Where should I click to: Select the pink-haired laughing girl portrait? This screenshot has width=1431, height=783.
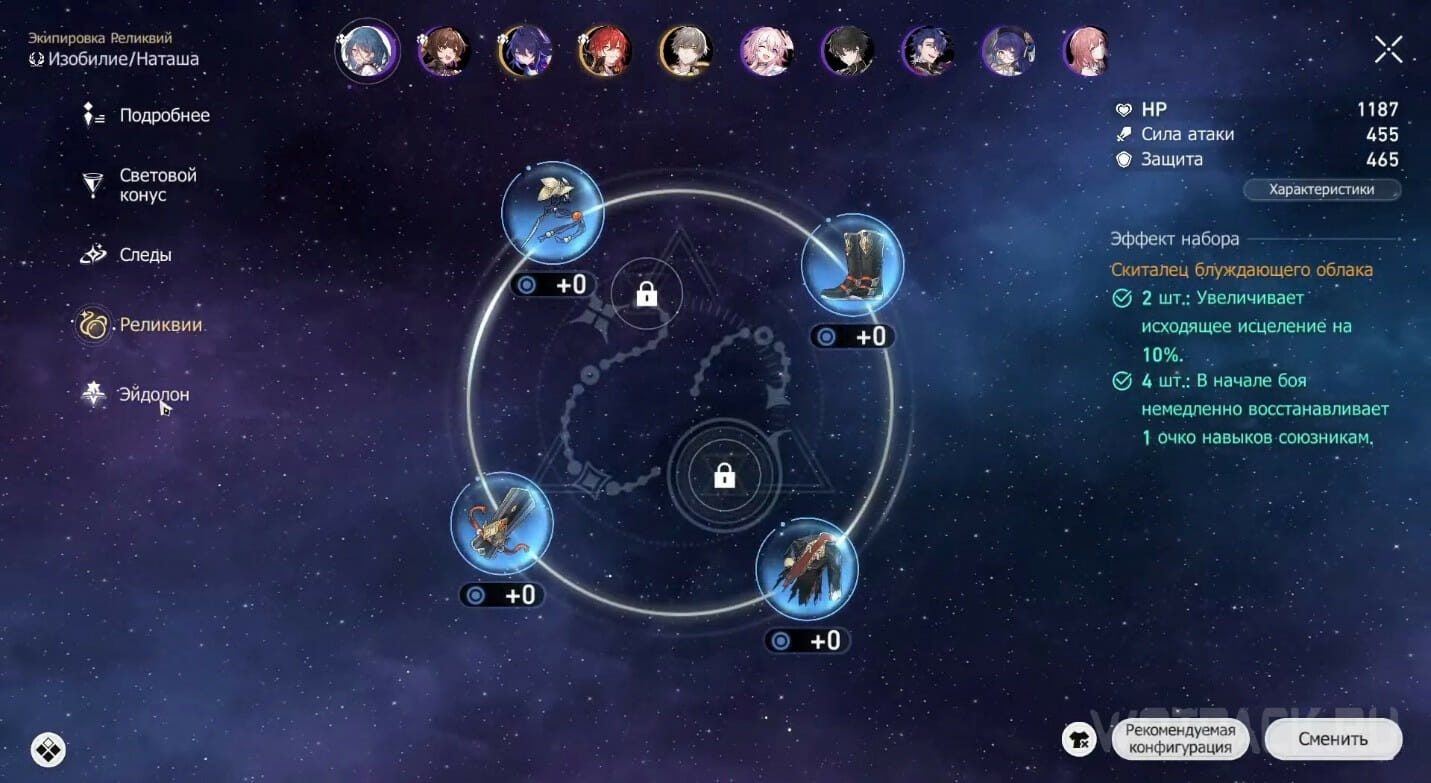tap(766, 51)
